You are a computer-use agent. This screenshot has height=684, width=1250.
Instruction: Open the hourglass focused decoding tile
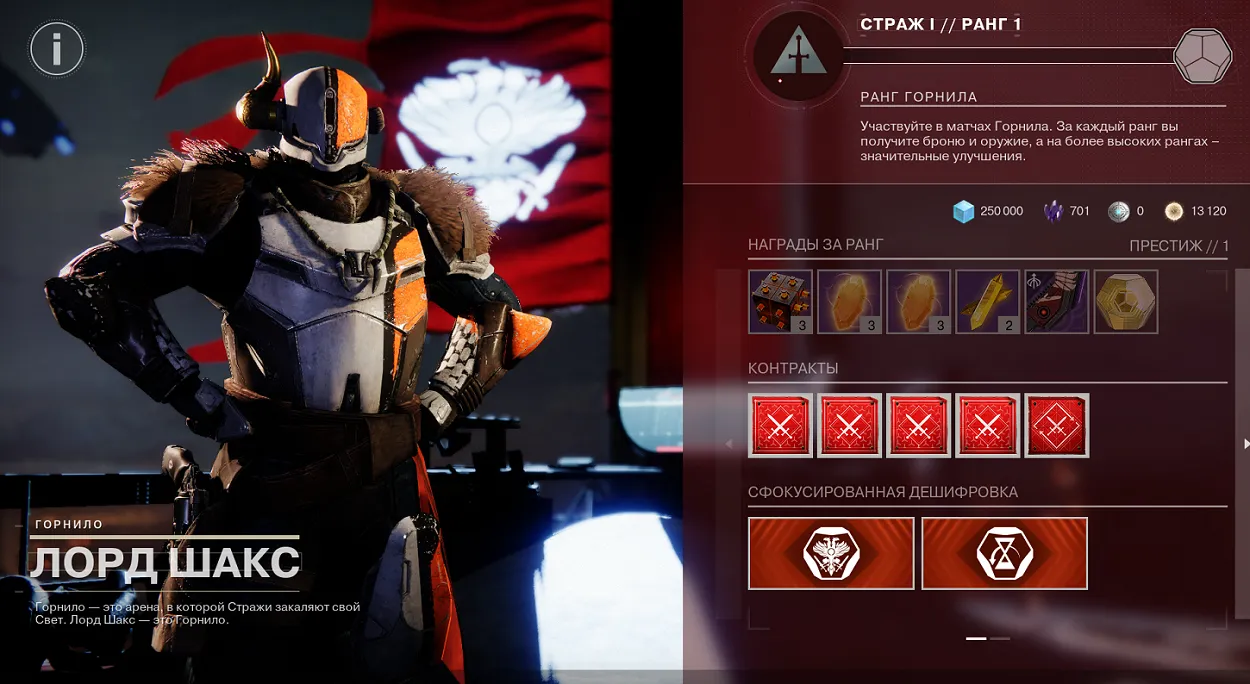pos(1004,553)
